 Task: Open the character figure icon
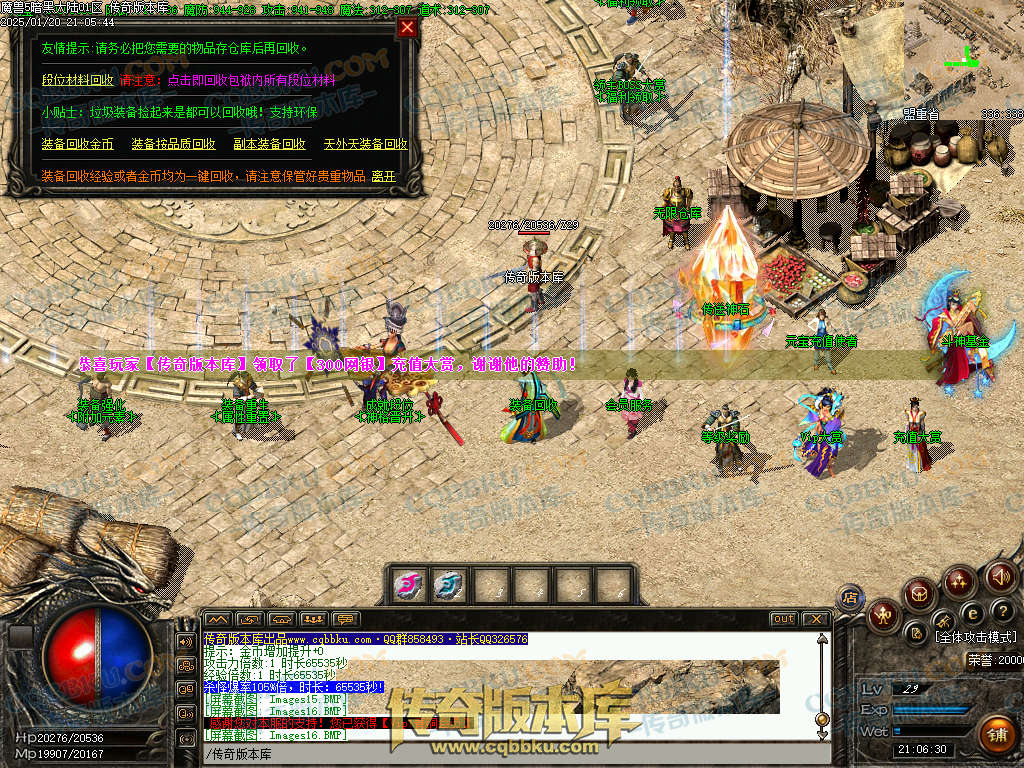883,614
